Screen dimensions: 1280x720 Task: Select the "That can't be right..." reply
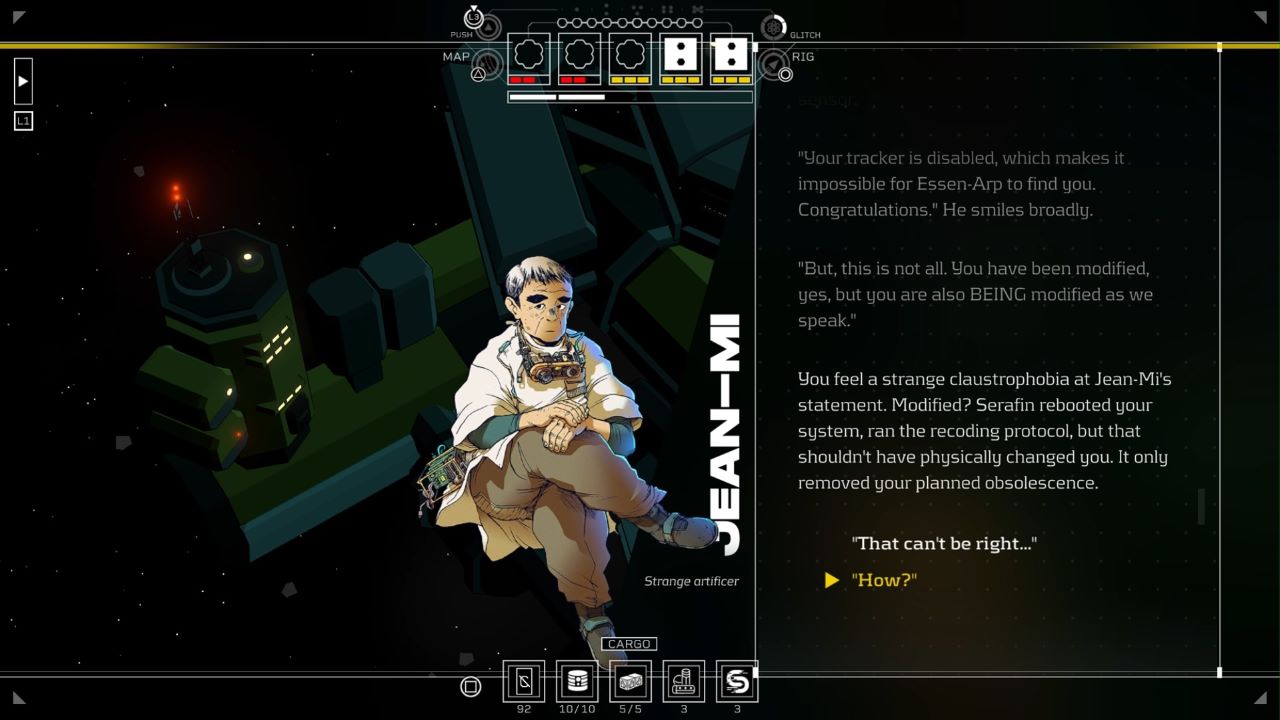(x=943, y=543)
